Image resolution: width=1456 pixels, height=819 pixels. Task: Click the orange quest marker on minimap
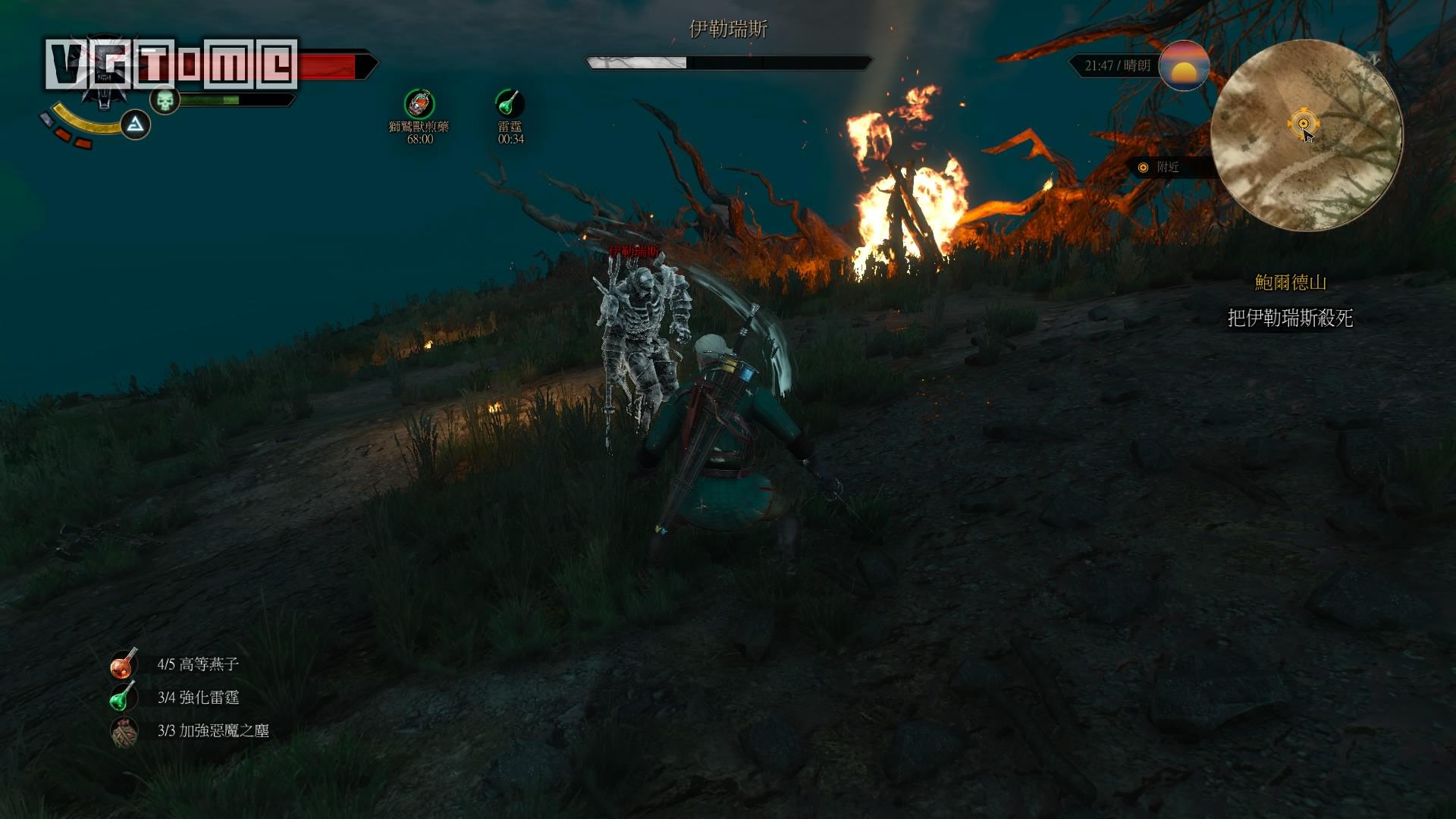pos(1303,124)
